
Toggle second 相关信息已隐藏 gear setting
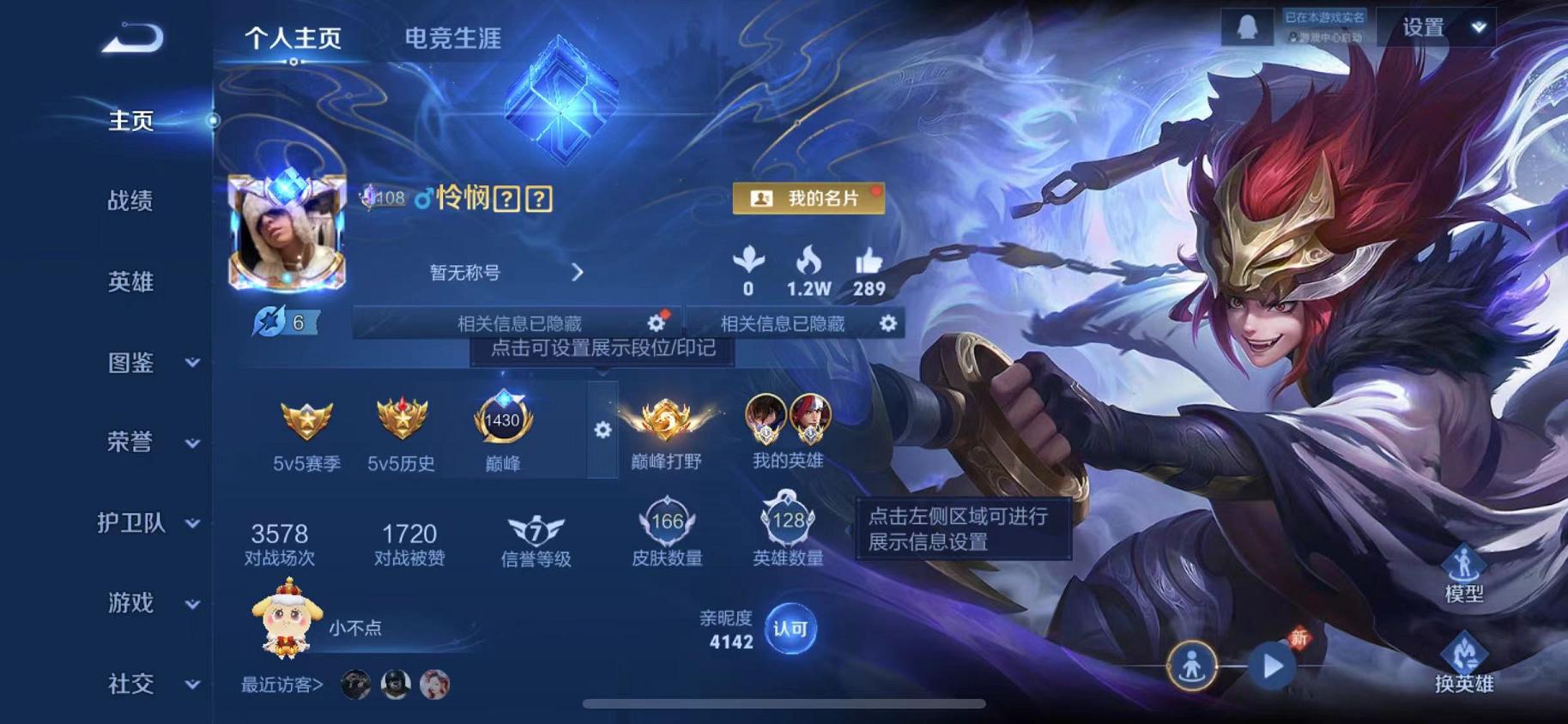pyautogui.click(x=889, y=323)
